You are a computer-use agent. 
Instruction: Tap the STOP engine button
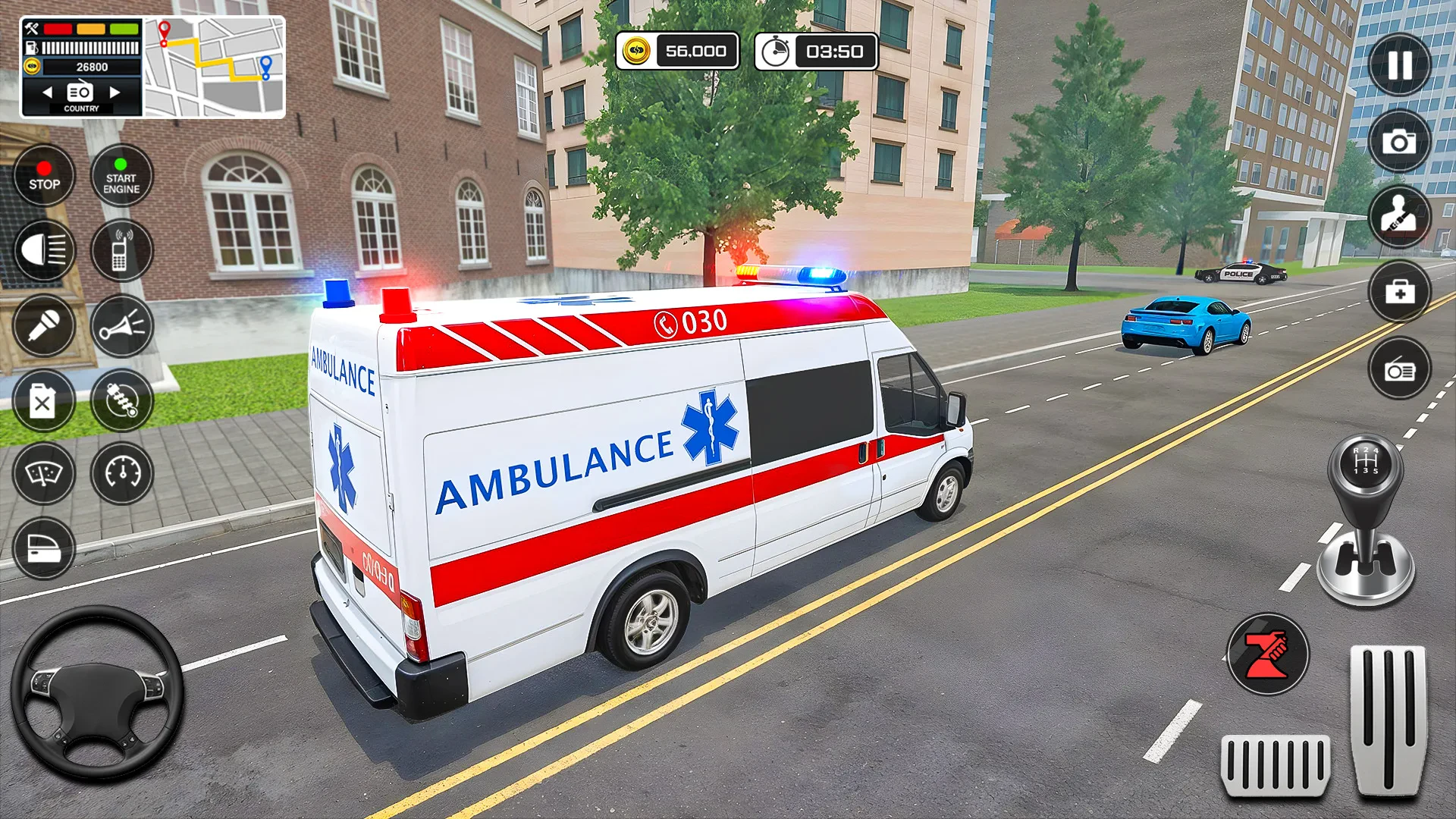pos(44,175)
